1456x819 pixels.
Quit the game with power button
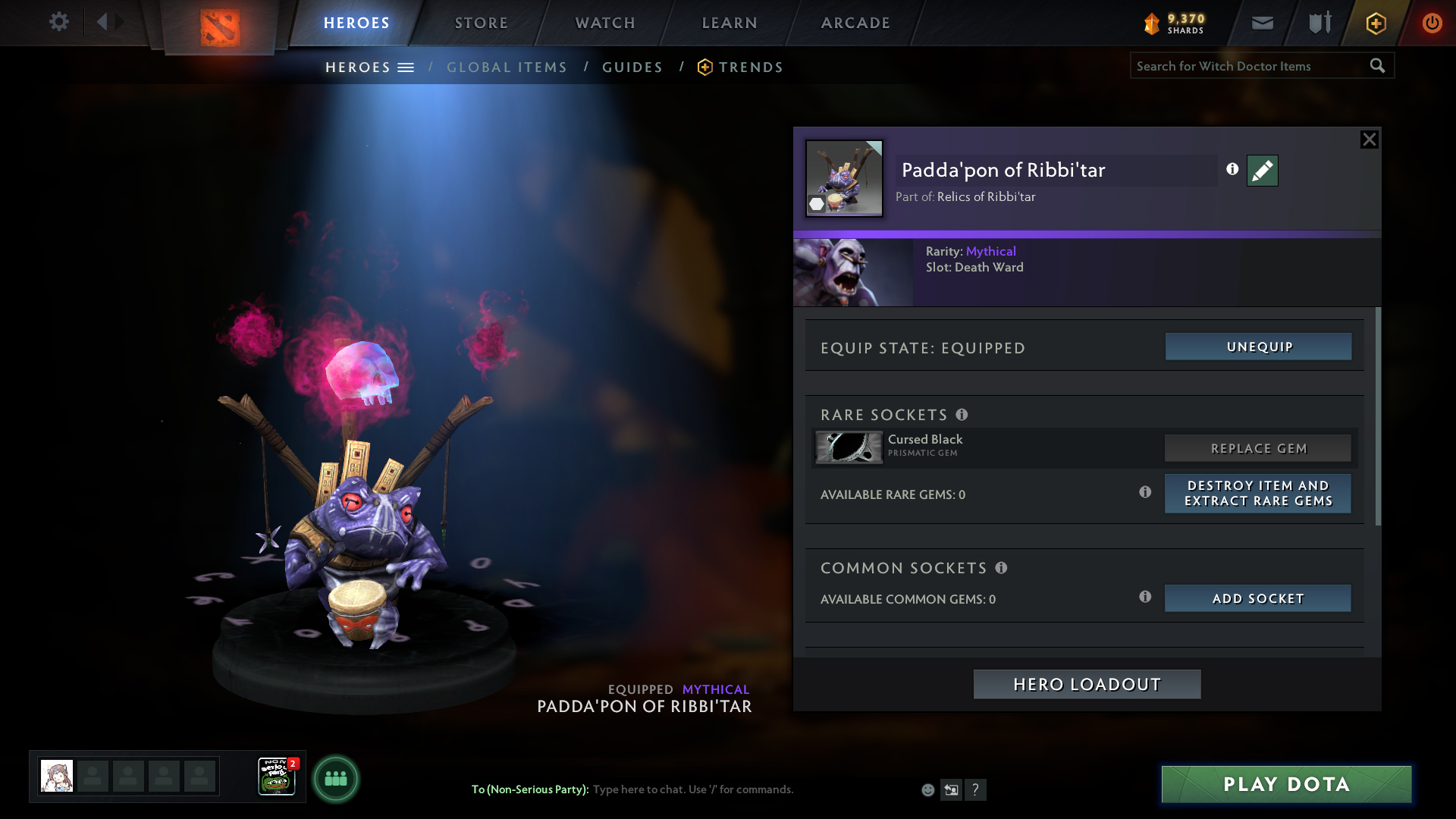coord(1432,24)
